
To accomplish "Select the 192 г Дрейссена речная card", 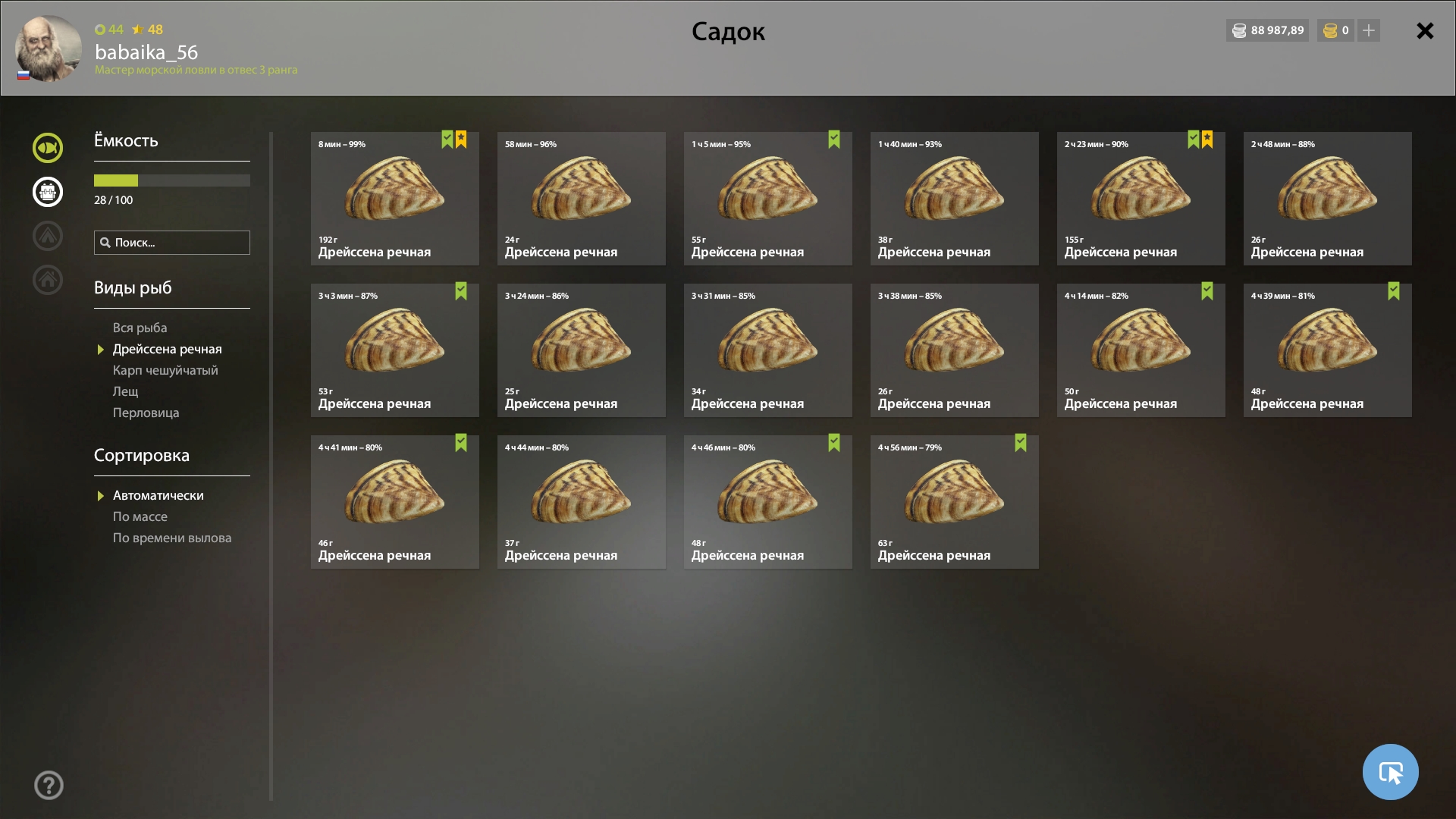I will coord(394,199).
